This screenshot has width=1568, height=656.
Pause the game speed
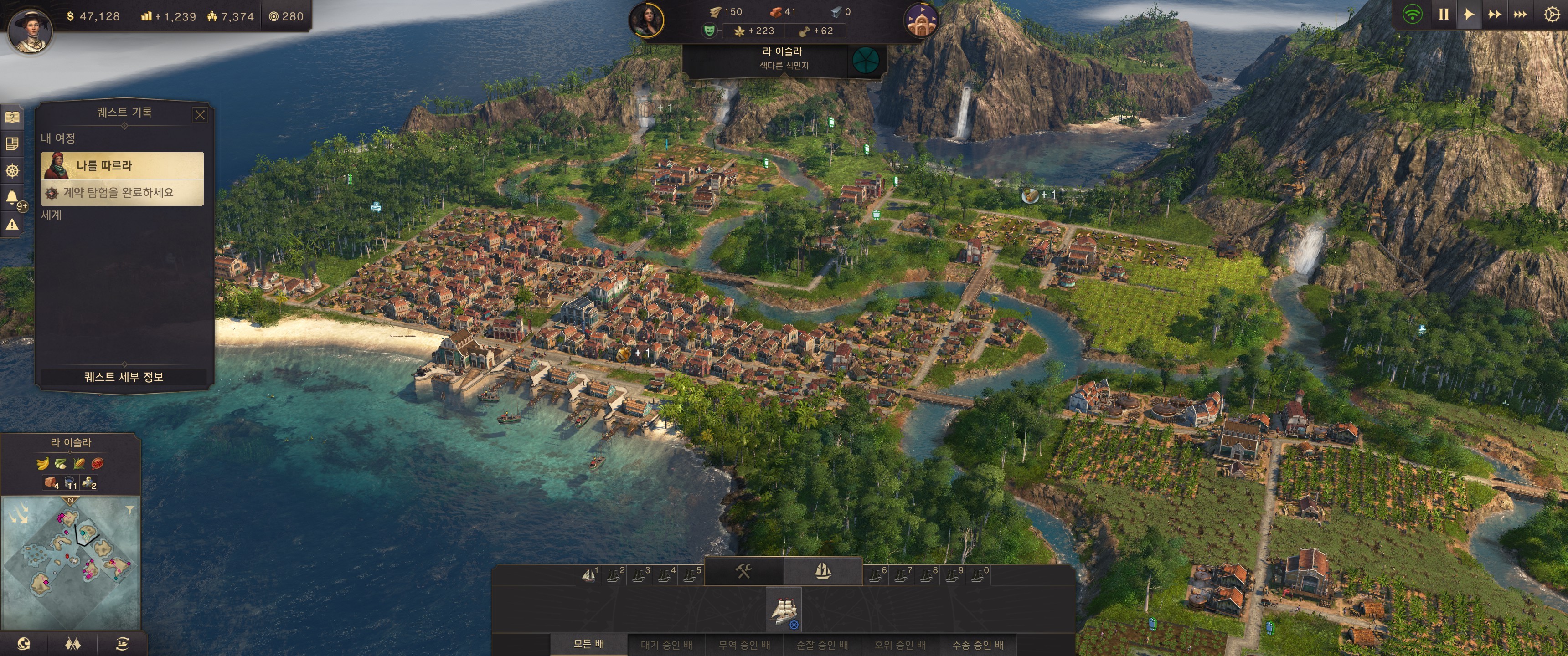click(1443, 14)
